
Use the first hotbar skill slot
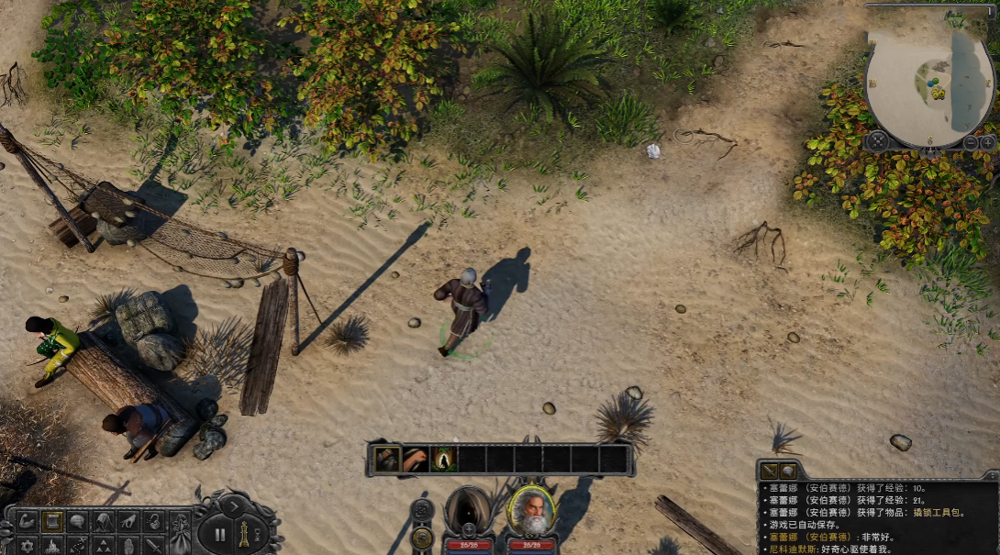tap(388, 459)
